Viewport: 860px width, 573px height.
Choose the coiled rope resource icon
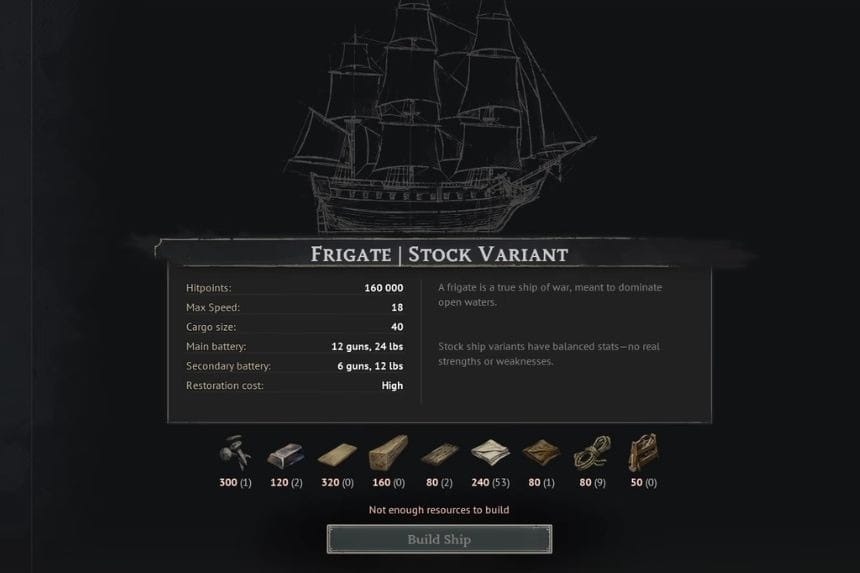coord(591,455)
